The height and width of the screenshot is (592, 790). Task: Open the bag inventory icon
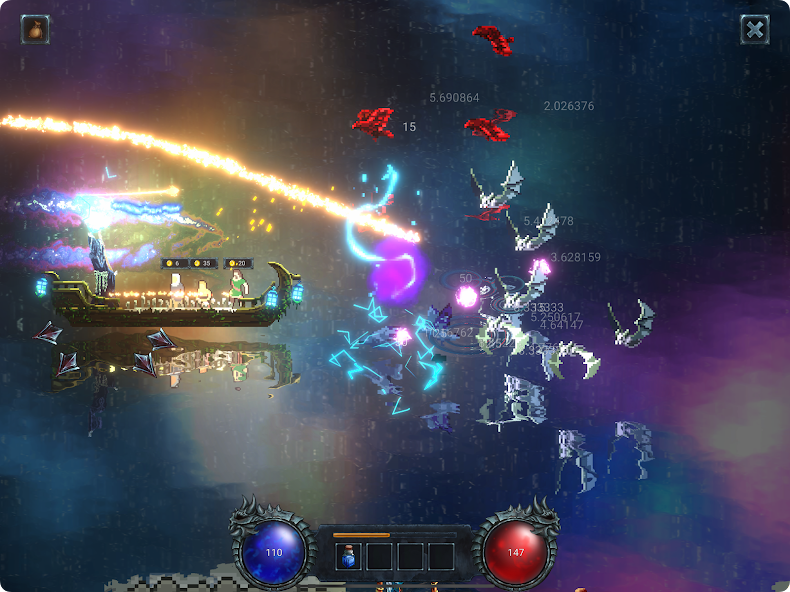(36, 29)
